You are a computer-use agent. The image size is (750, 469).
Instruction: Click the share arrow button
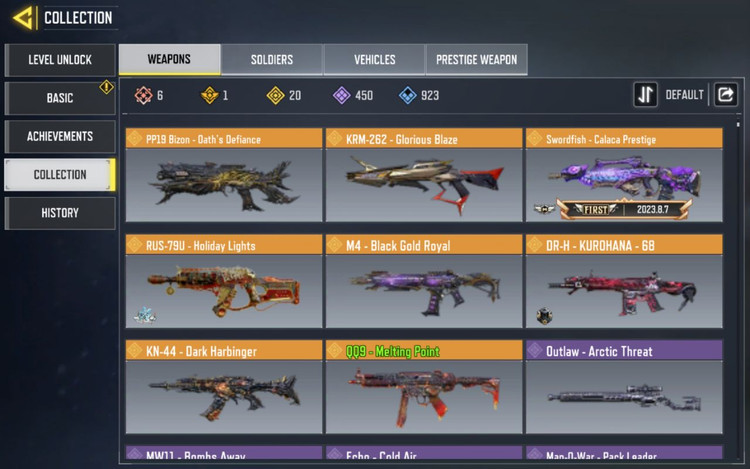tap(725, 95)
